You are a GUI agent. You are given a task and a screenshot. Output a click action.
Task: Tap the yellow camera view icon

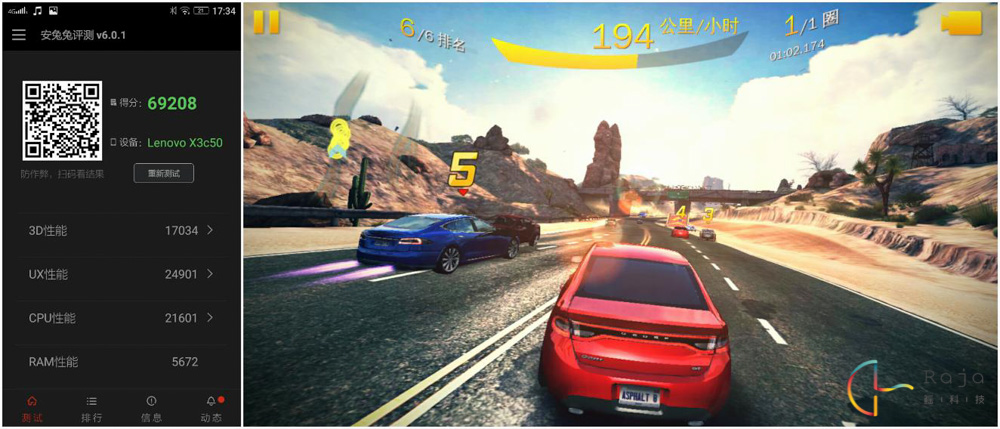[x=962, y=23]
